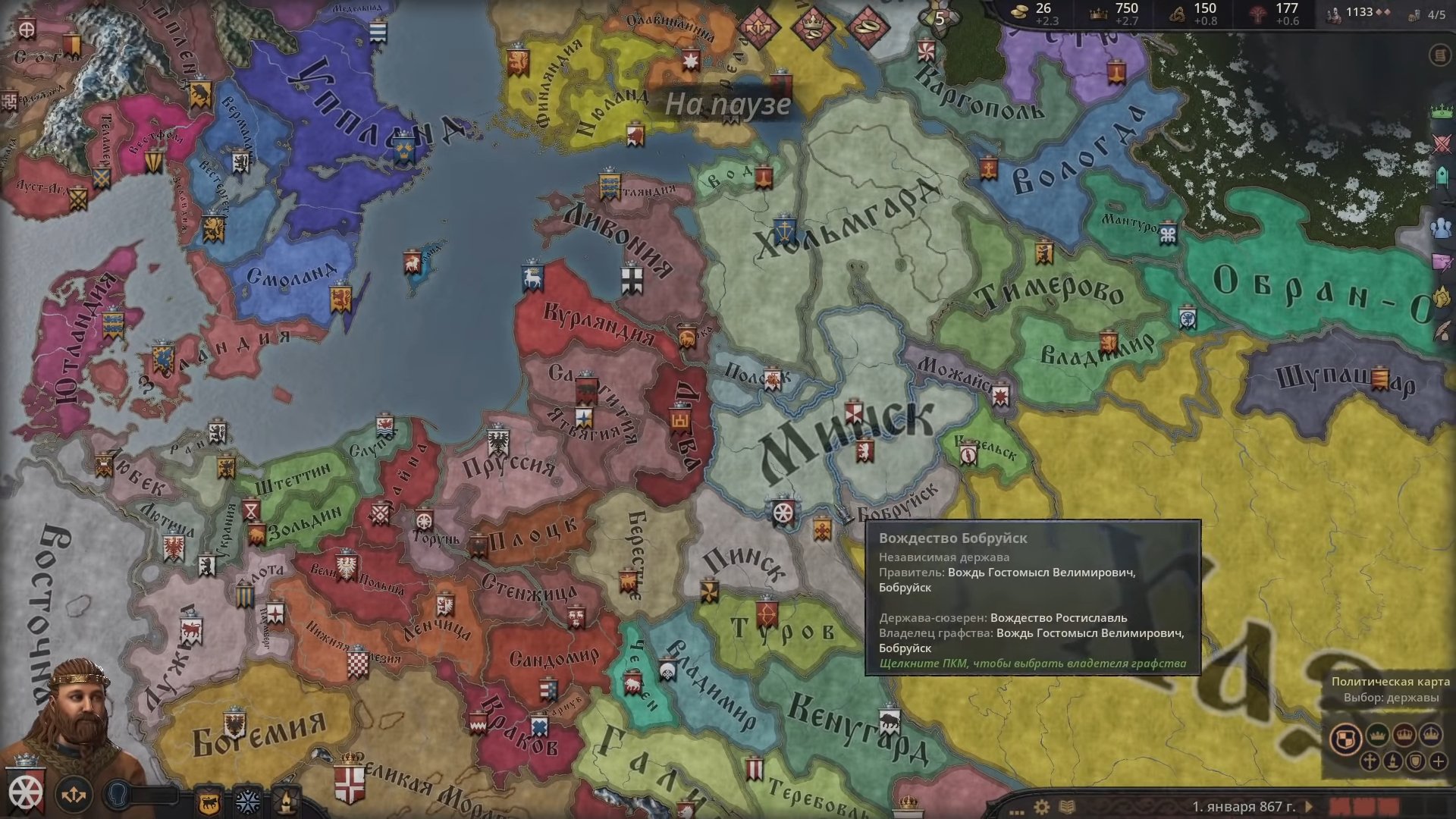
Task: Switch to the faith map mode cross icon
Action: click(x=1370, y=761)
